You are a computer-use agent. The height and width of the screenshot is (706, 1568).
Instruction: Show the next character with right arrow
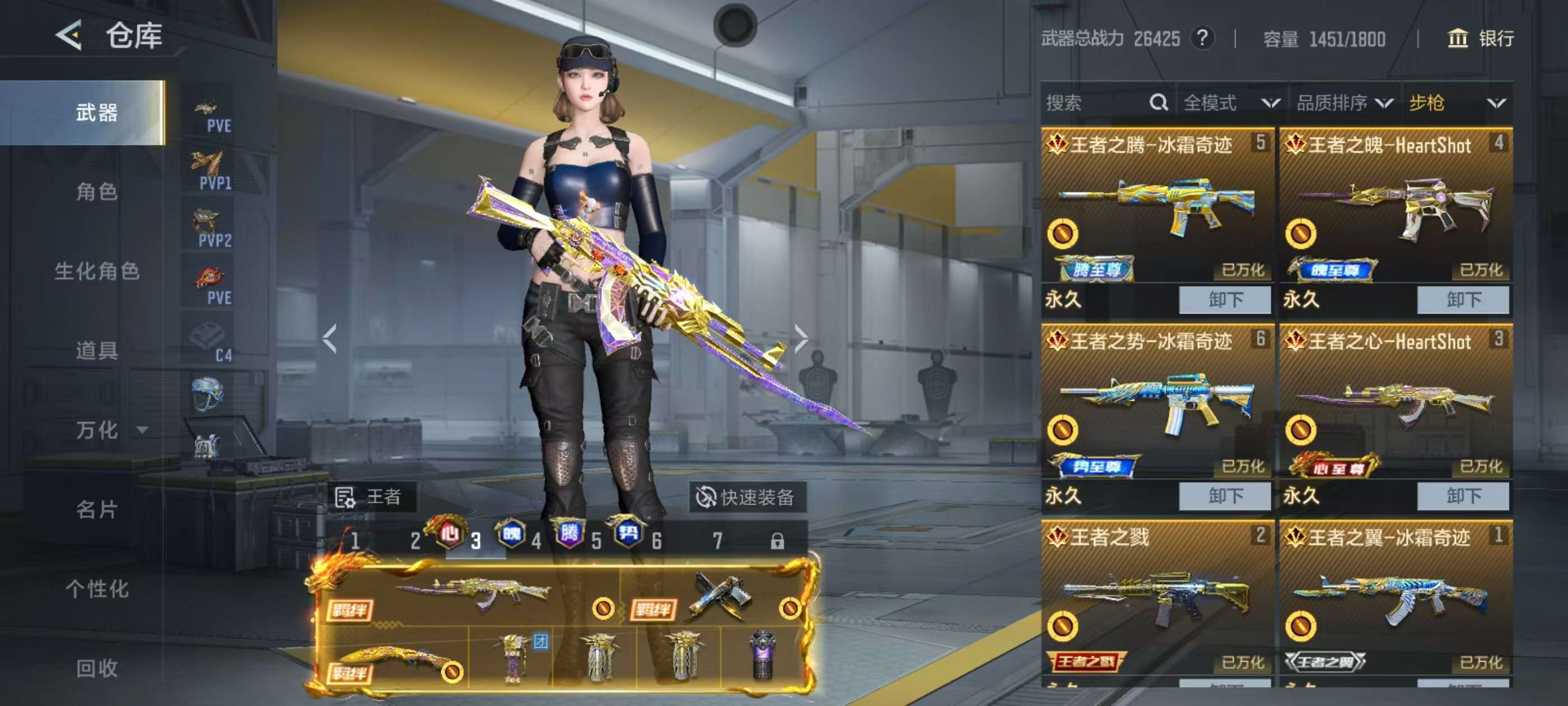tap(801, 338)
